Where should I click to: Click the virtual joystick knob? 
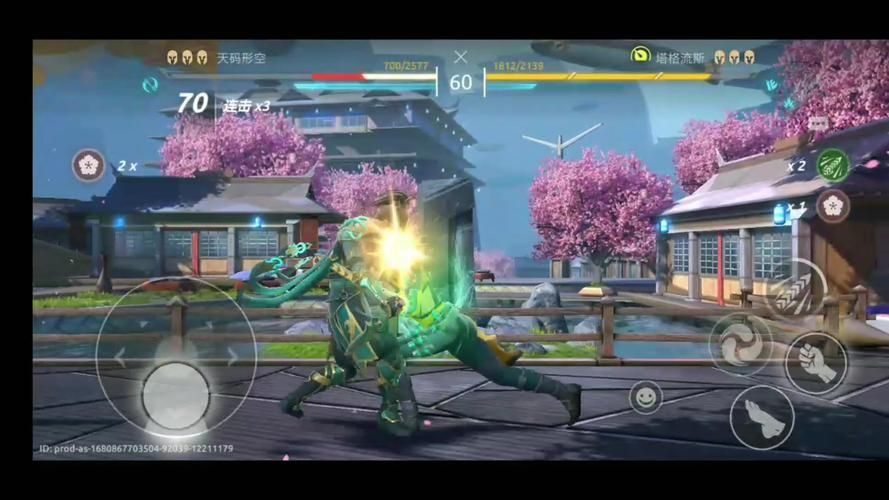point(176,394)
